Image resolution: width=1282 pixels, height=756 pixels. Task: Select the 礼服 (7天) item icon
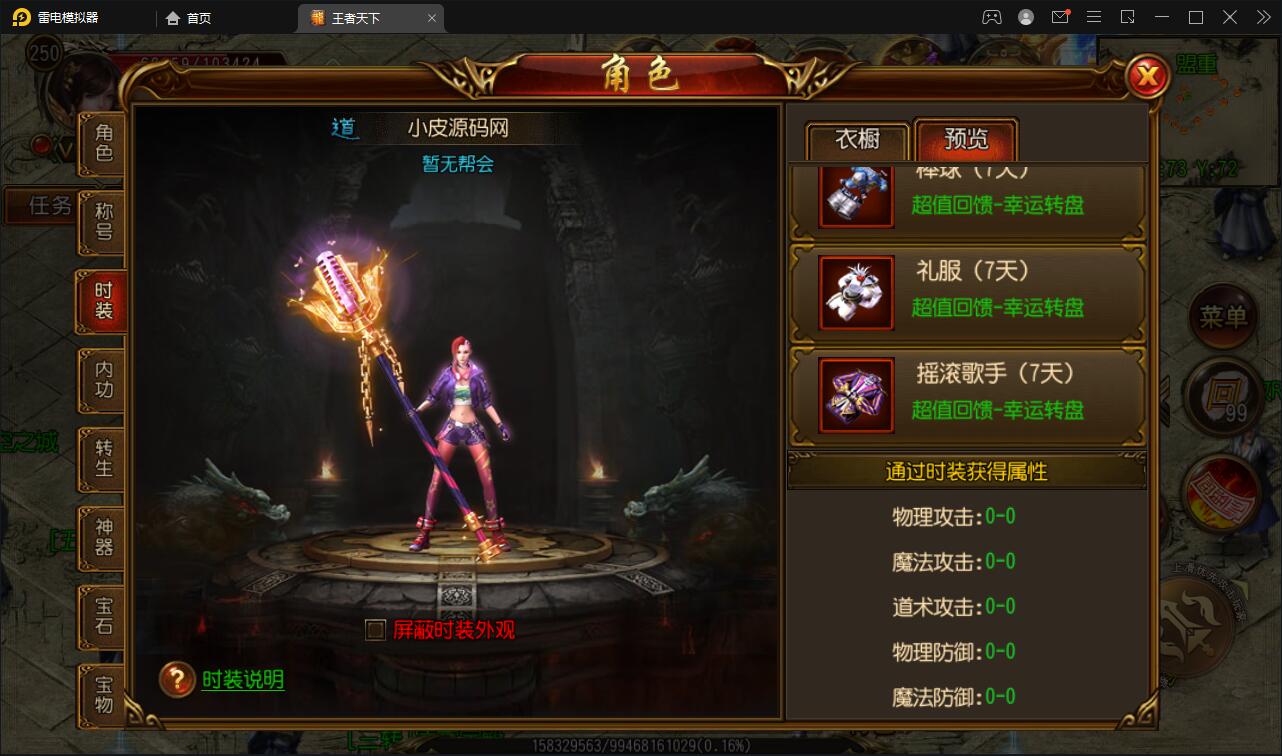coord(855,292)
